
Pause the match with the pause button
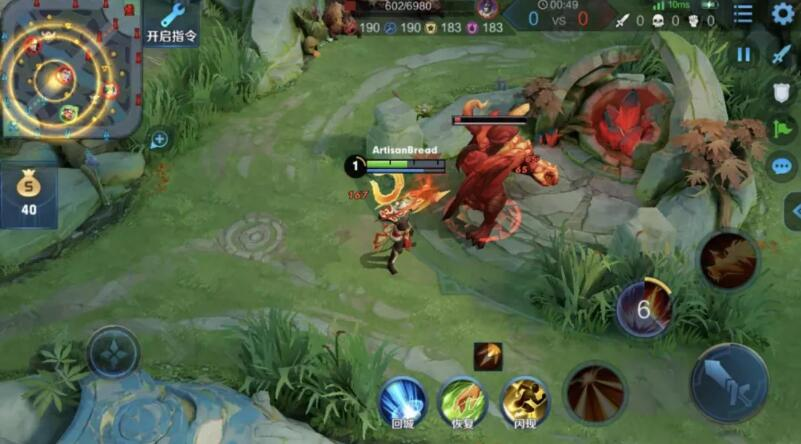pyautogui.click(x=743, y=54)
